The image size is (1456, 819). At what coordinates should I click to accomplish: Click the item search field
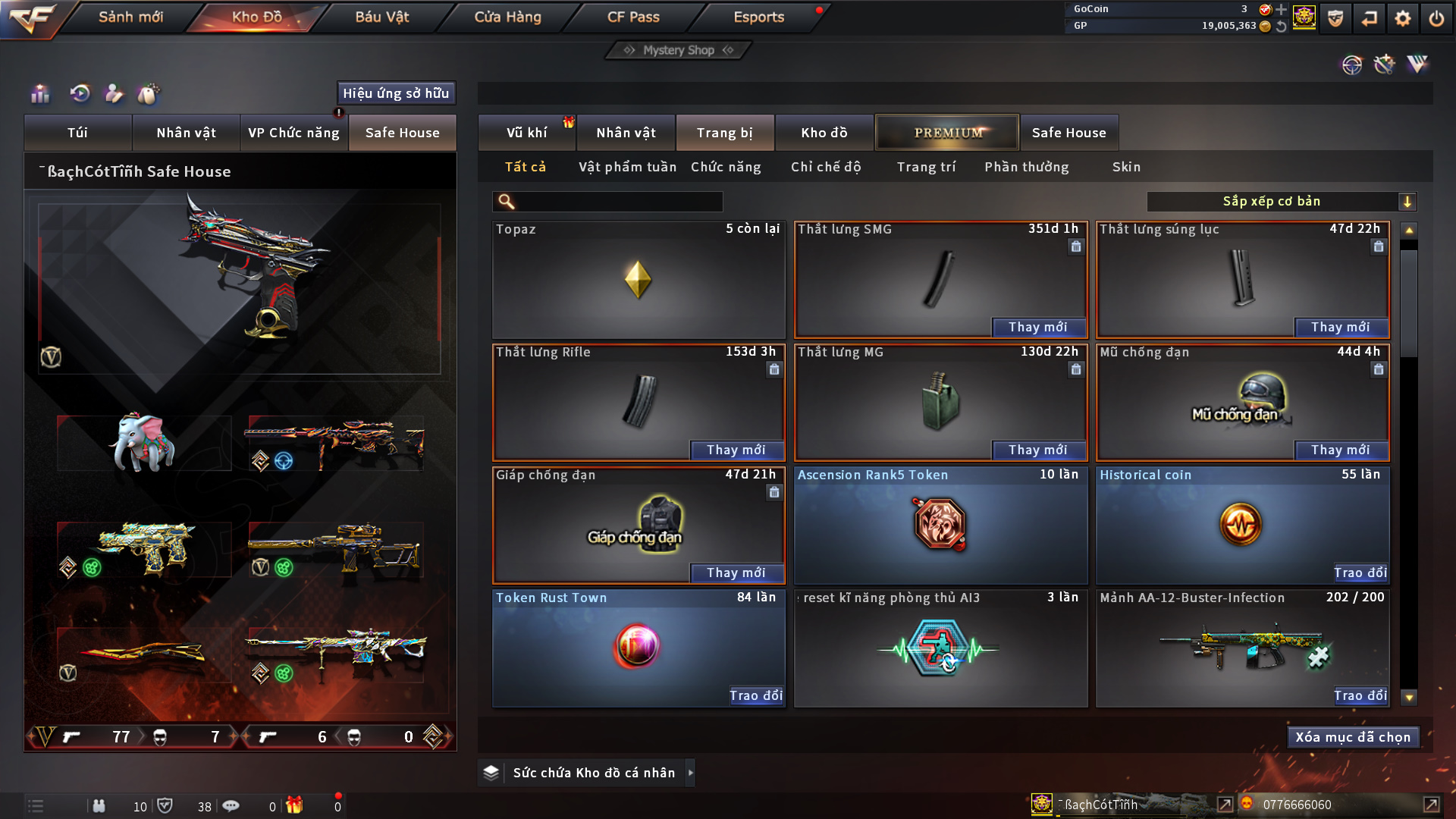point(618,202)
